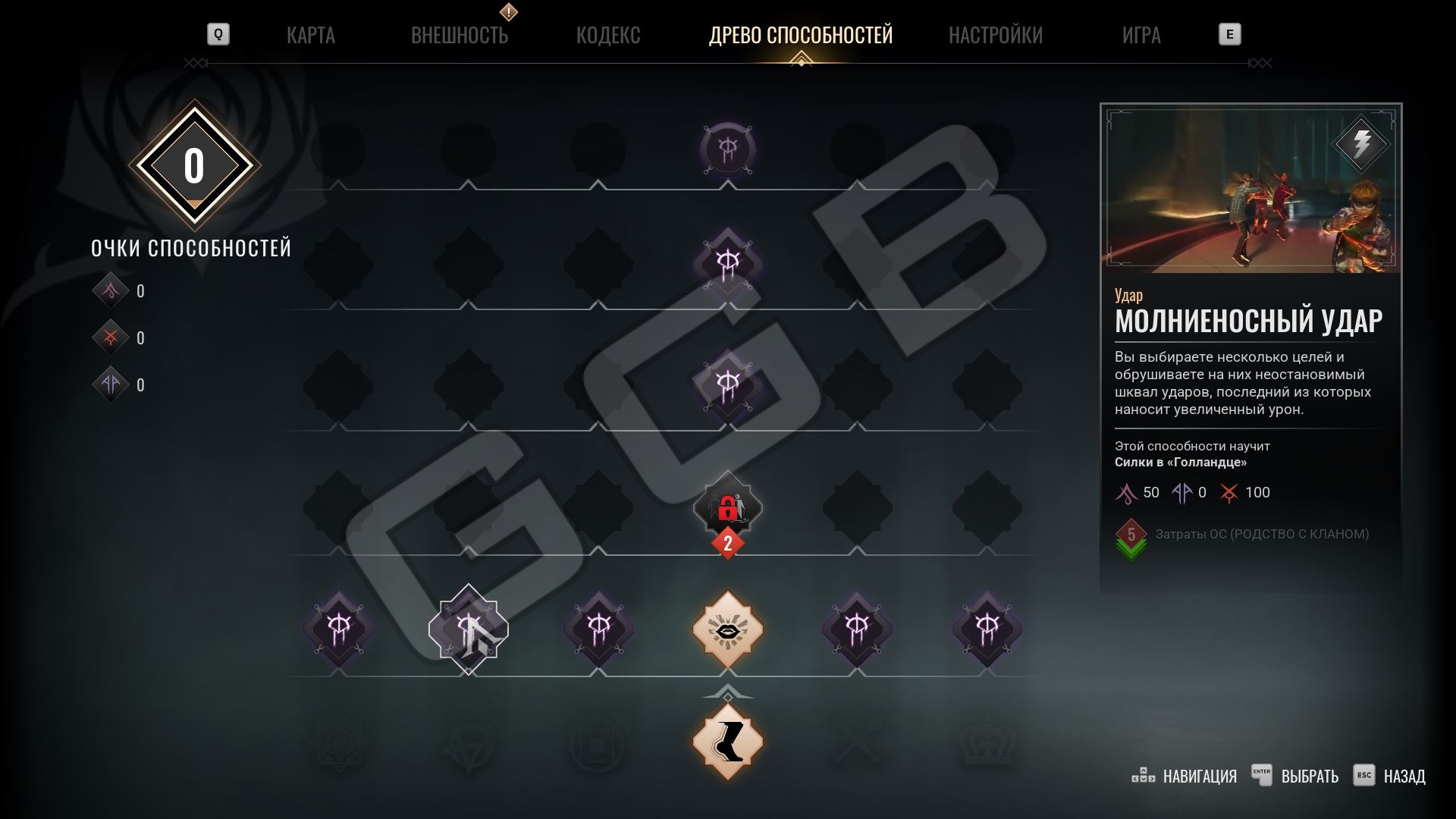The image size is (1456, 819).
Task: Open the Кодекс tab
Action: point(607,35)
